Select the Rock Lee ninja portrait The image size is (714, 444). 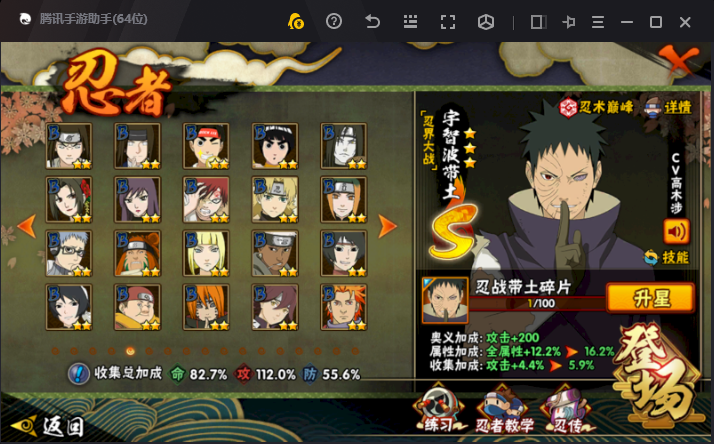(x=273, y=145)
